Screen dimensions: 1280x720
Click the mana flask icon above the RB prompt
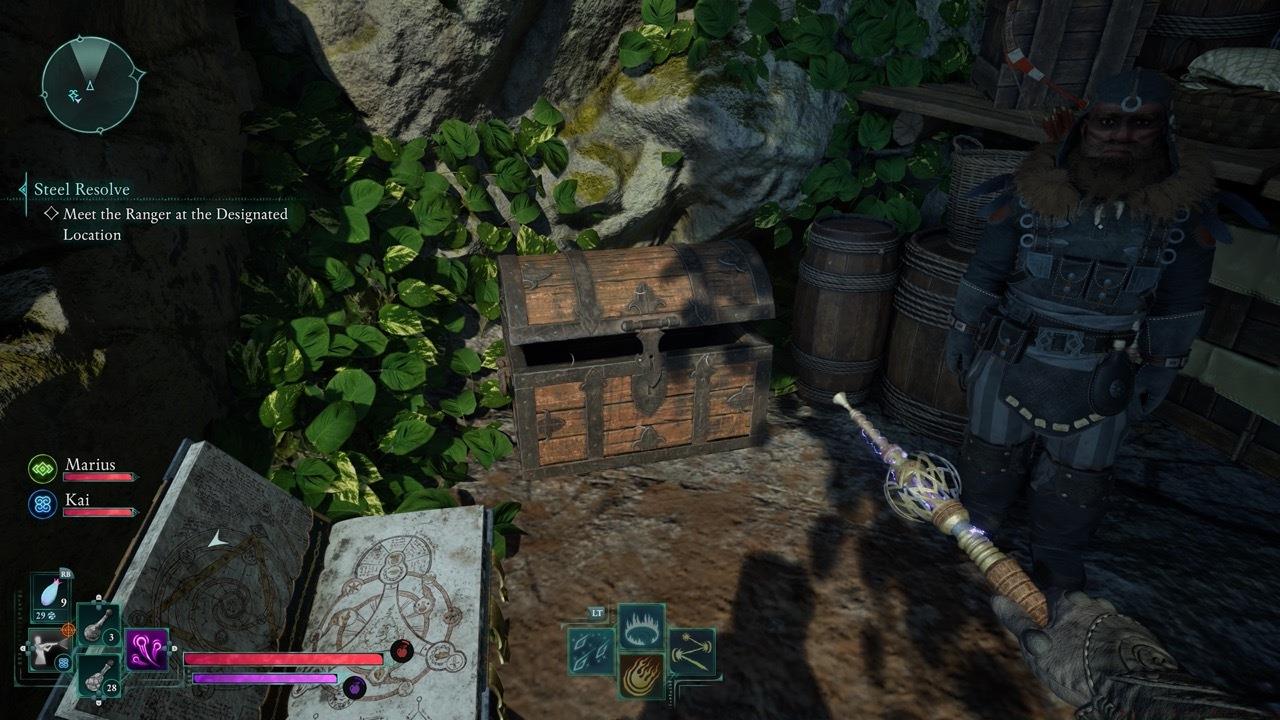click(x=49, y=592)
